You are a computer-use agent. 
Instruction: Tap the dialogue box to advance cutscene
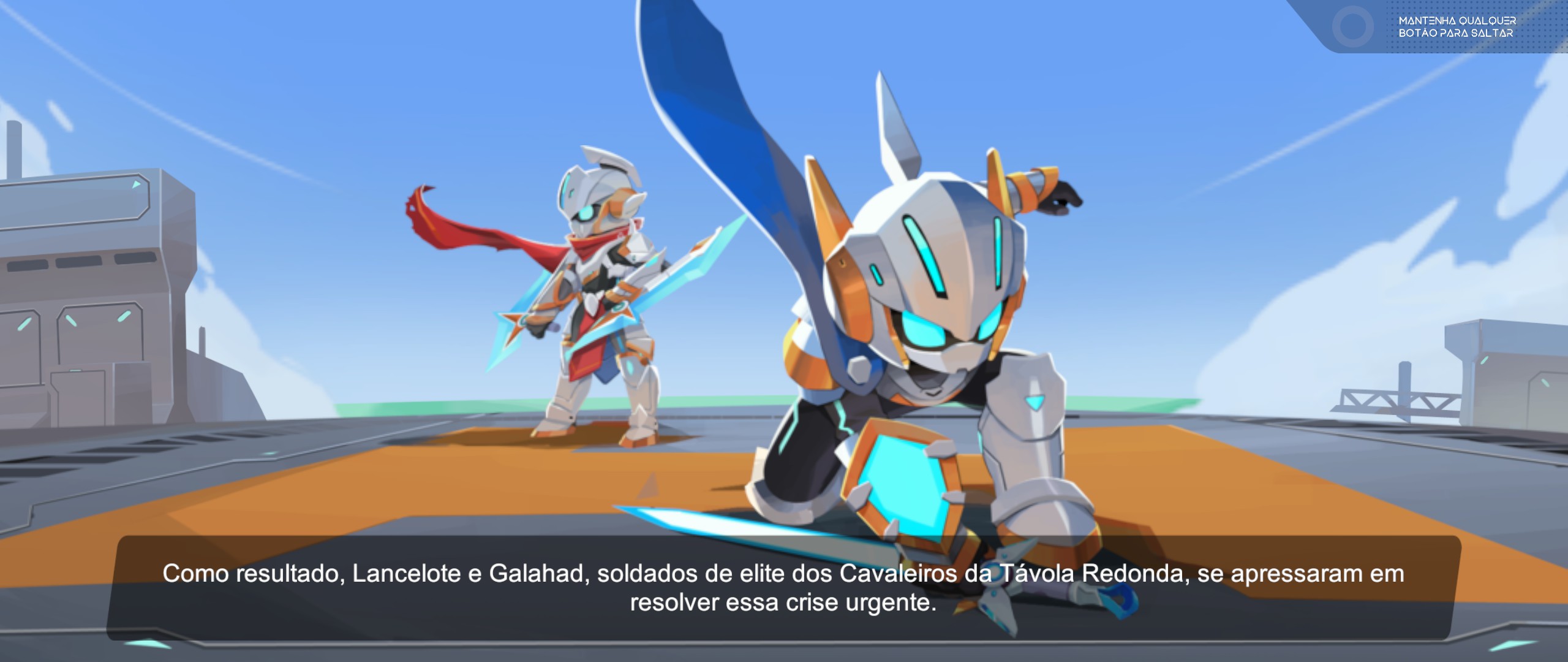pos(784,592)
